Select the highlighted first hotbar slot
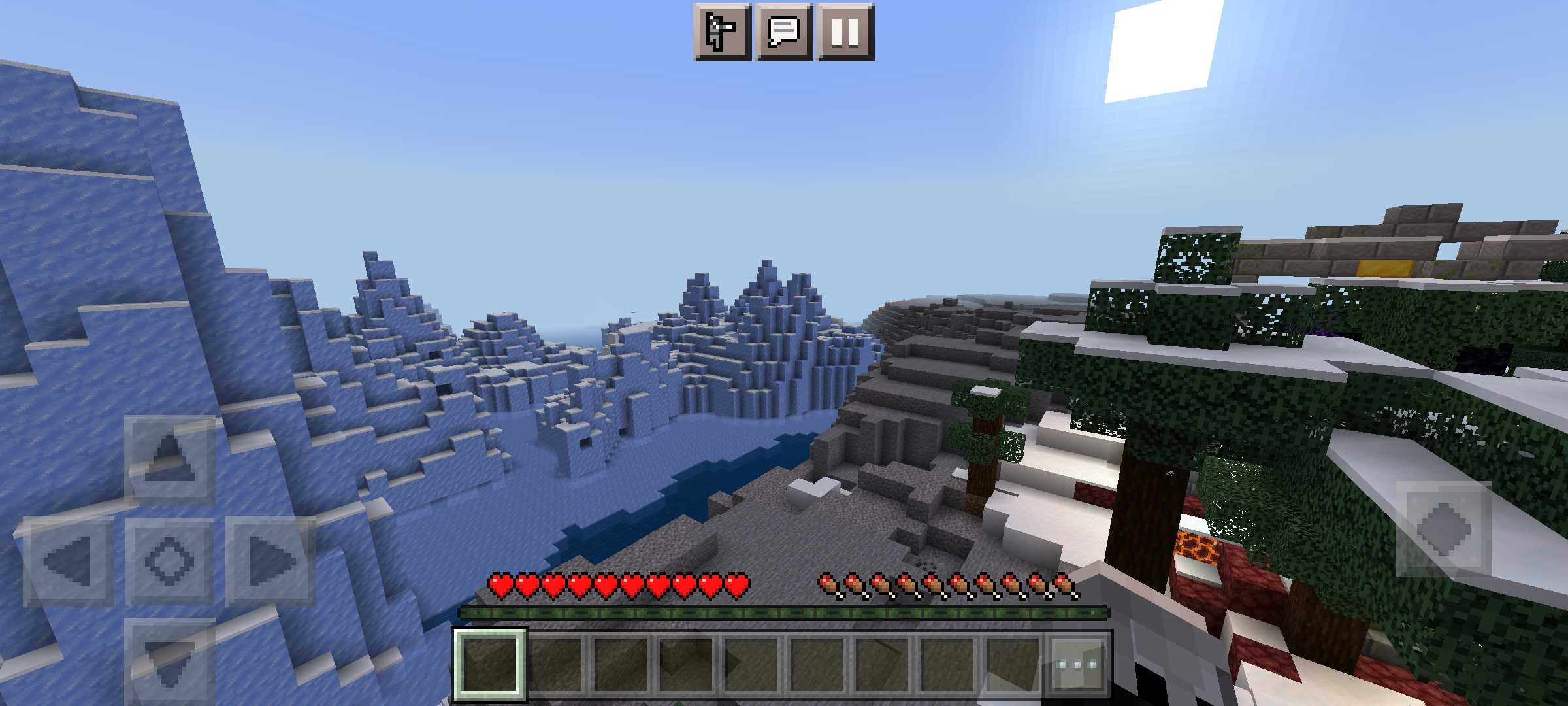Screen dimensions: 1568x706 coord(490,664)
